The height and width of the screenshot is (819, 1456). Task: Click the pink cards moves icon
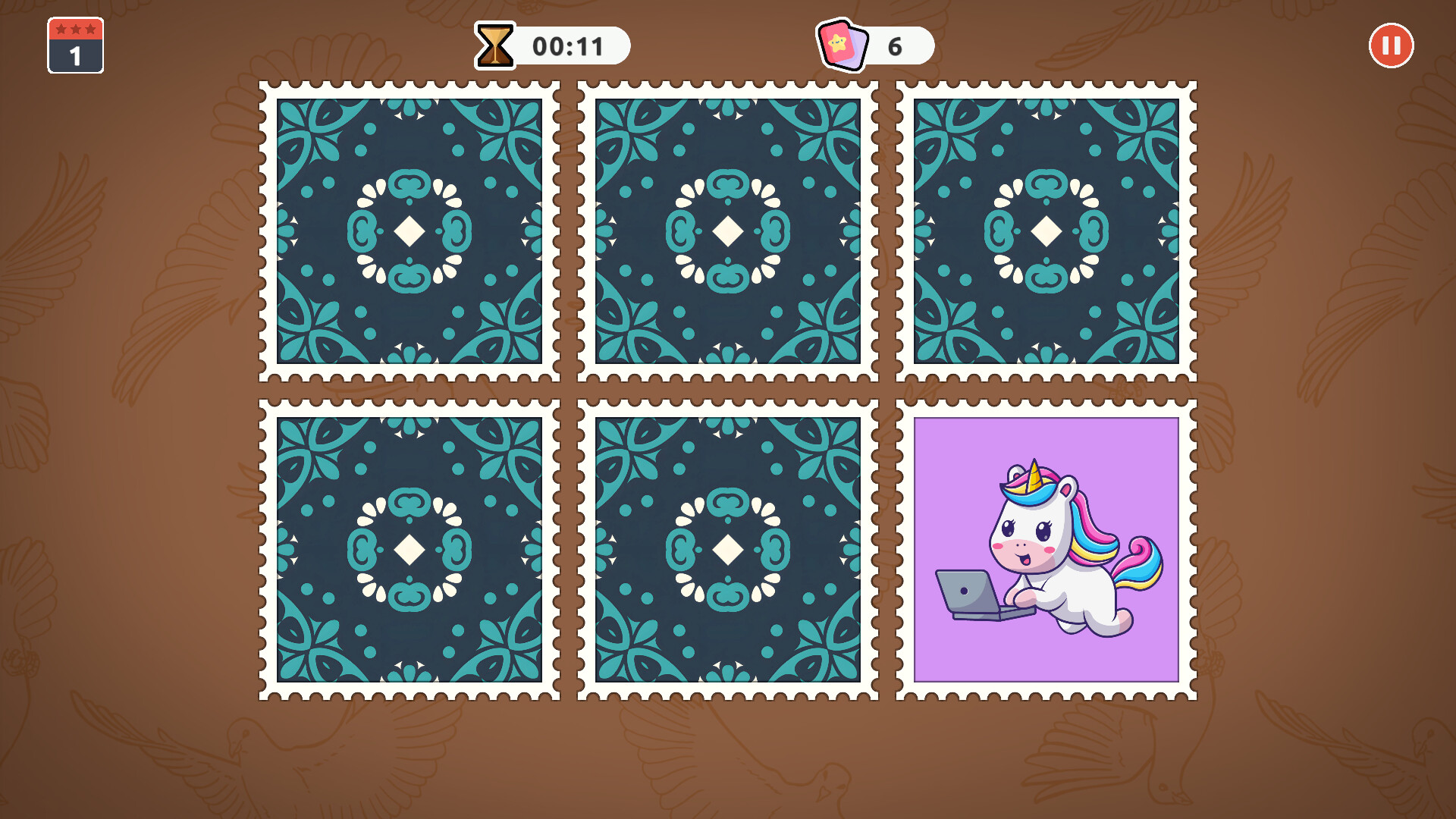tap(844, 45)
